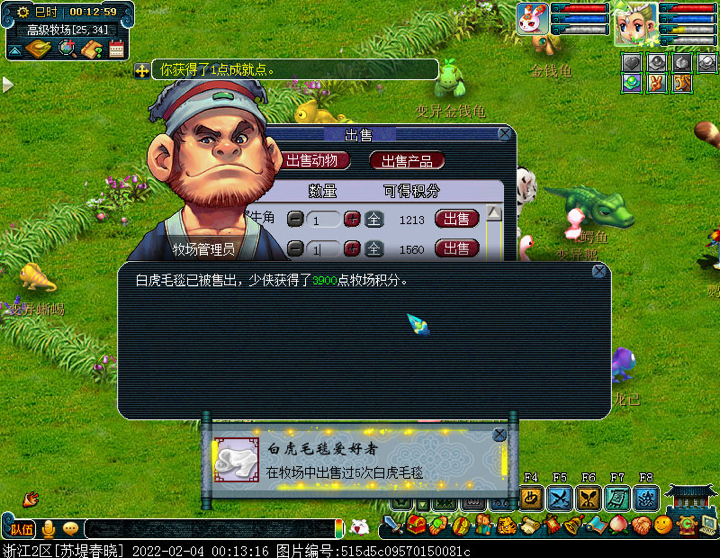Sell the item worth 1213 points
This screenshot has height=558, width=720.
(456, 219)
